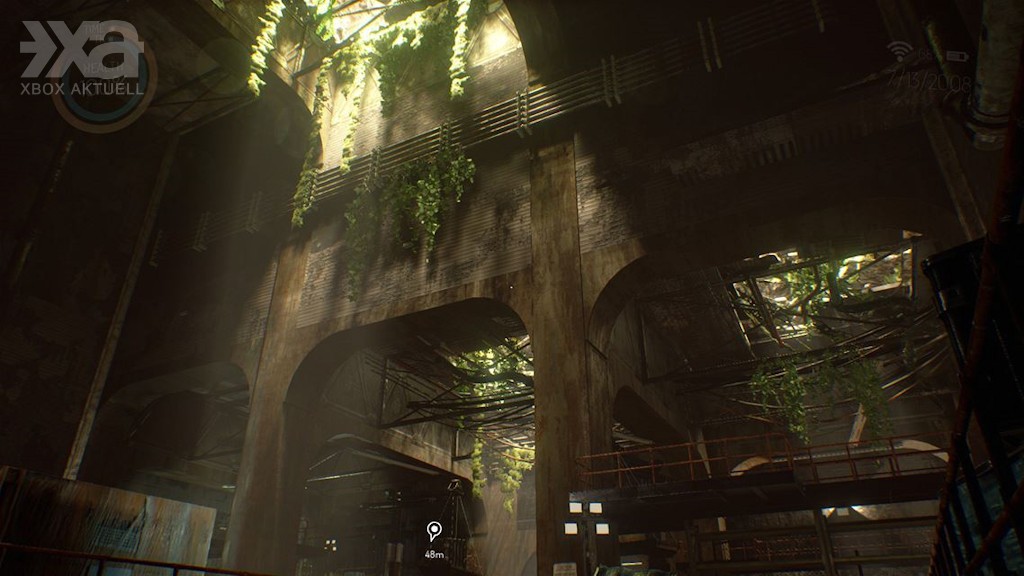This screenshot has height=576, width=1024.
Task: Select the objective waypoint marker showing 48m
Action: pos(433,531)
